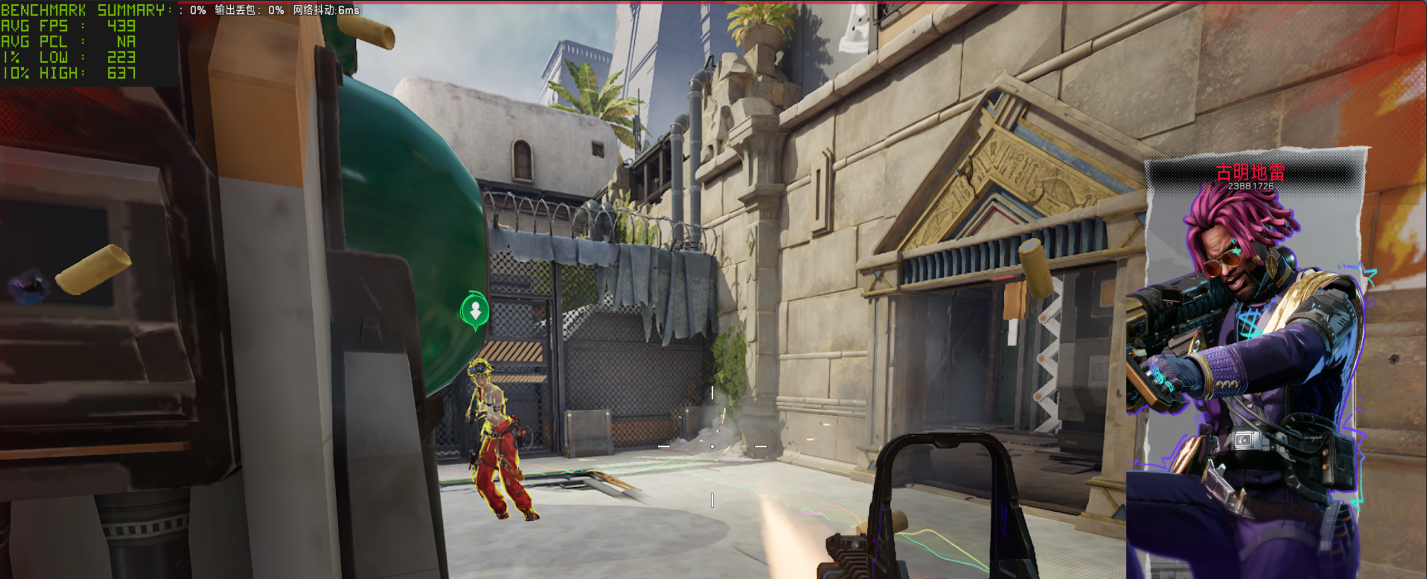
Task: Click the green down-arrow objective marker
Action: [x=476, y=310]
